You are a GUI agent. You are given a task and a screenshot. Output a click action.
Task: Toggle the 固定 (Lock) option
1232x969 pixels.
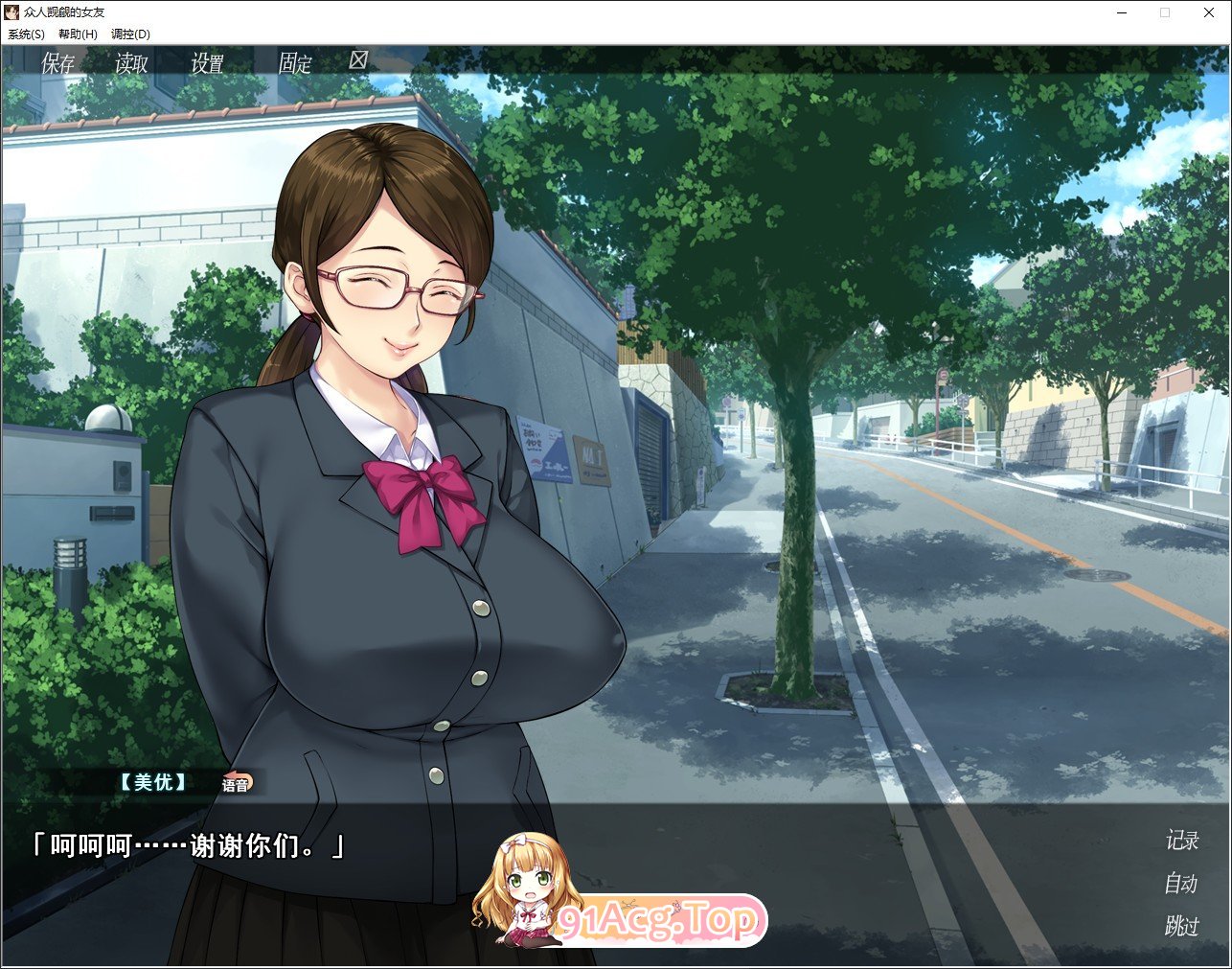[295, 63]
